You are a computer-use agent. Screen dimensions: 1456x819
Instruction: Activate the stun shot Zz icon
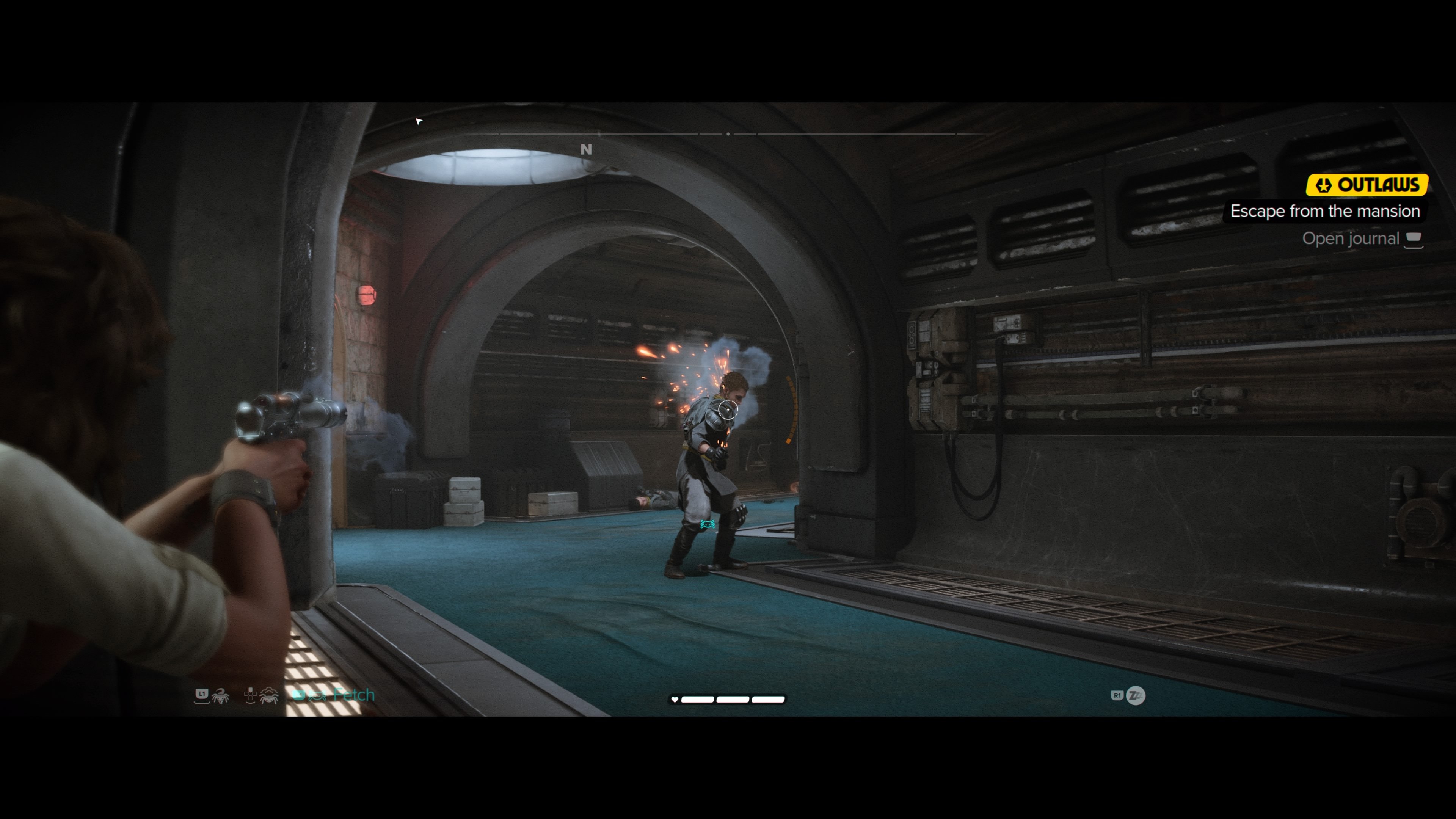(1136, 695)
